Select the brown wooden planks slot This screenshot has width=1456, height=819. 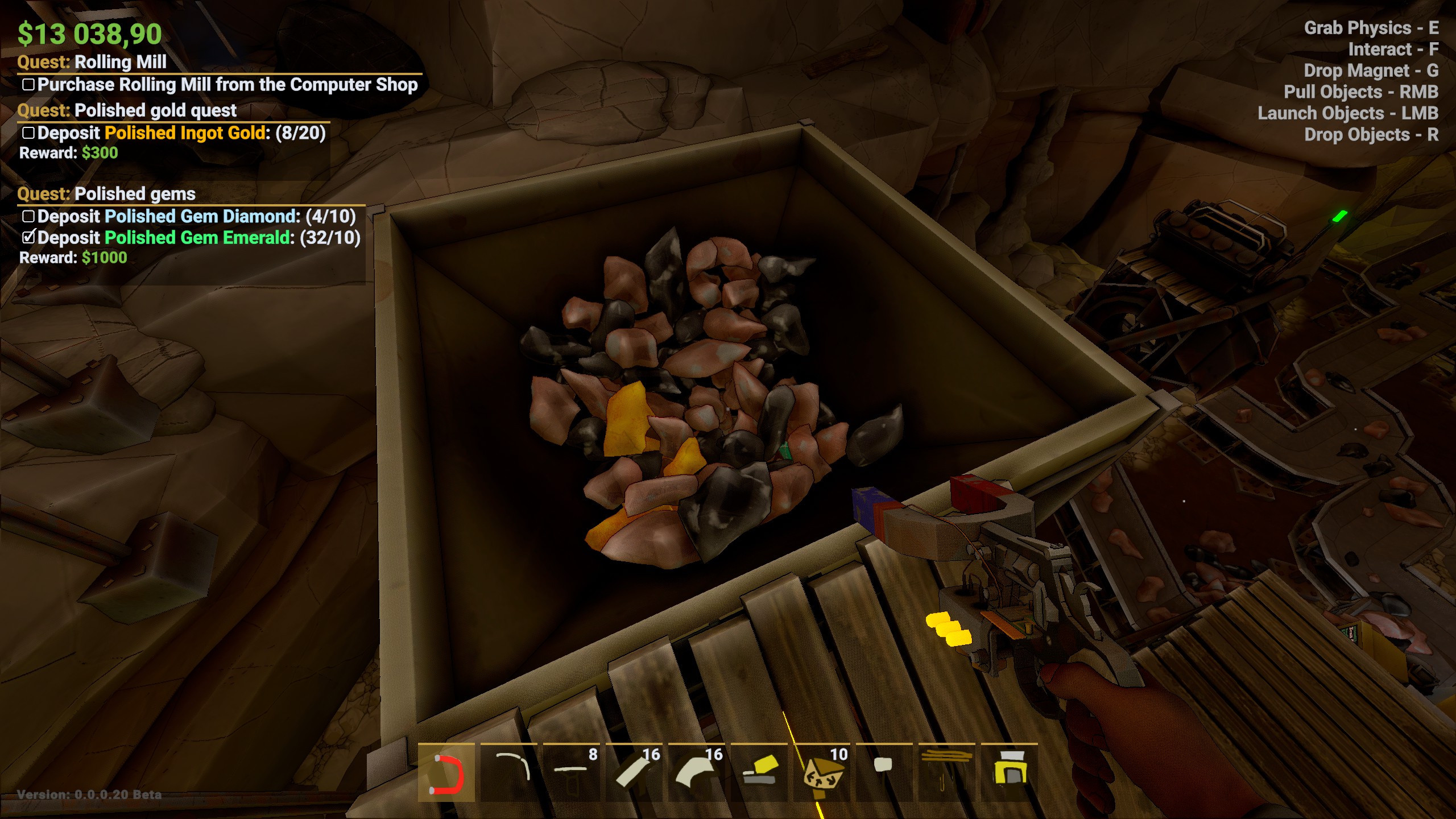pyautogui.click(x=946, y=773)
